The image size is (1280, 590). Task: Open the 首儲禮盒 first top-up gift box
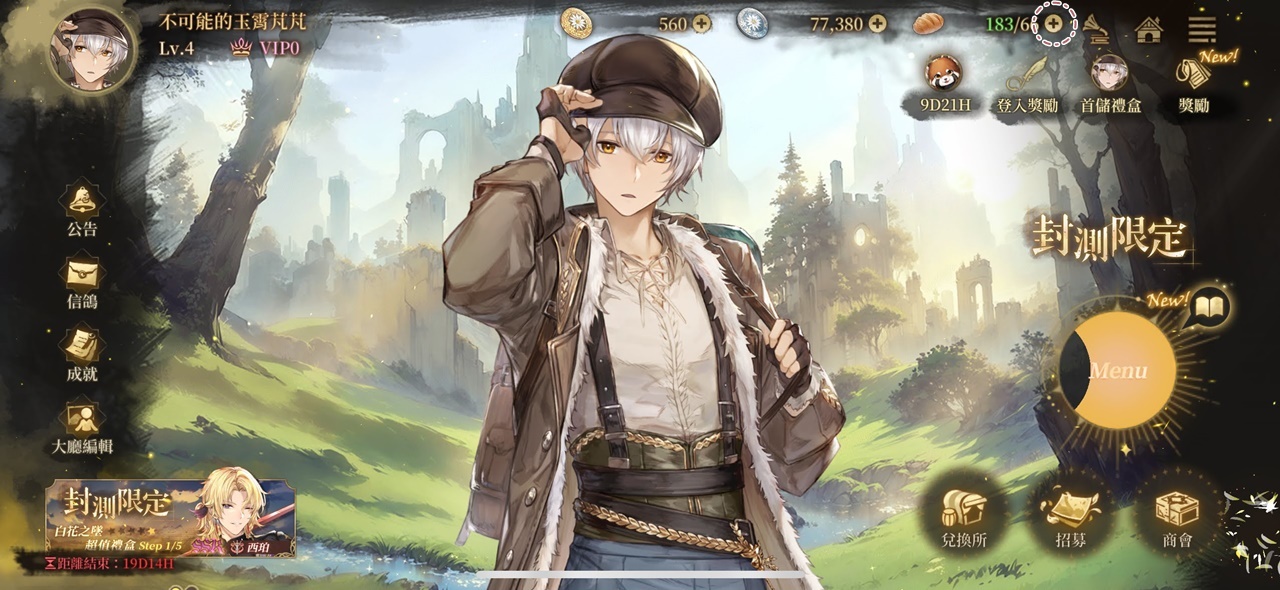(x=1110, y=80)
